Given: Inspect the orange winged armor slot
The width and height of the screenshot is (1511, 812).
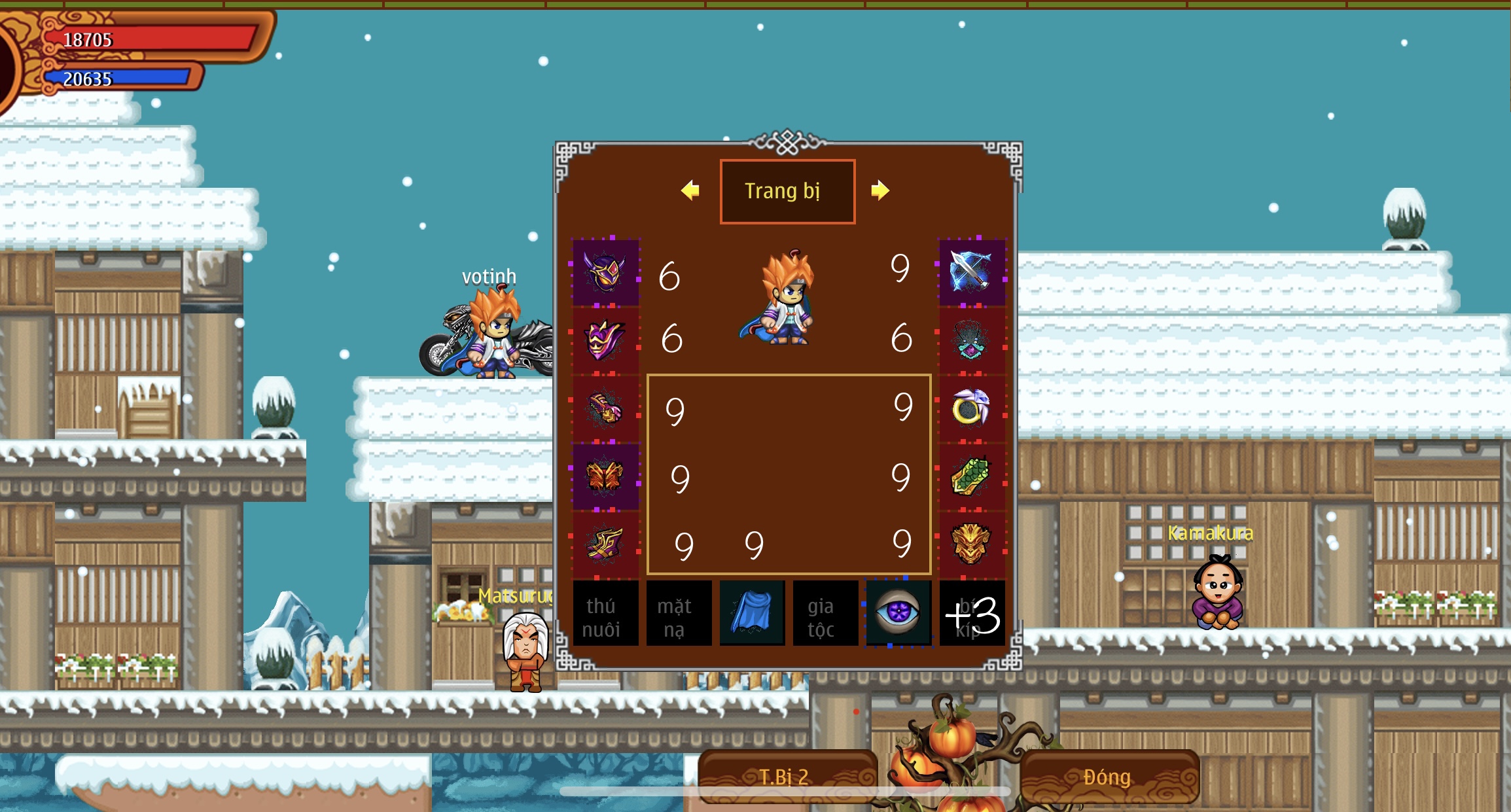Looking at the screenshot, I should pyautogui.click(x=605, y=476).
